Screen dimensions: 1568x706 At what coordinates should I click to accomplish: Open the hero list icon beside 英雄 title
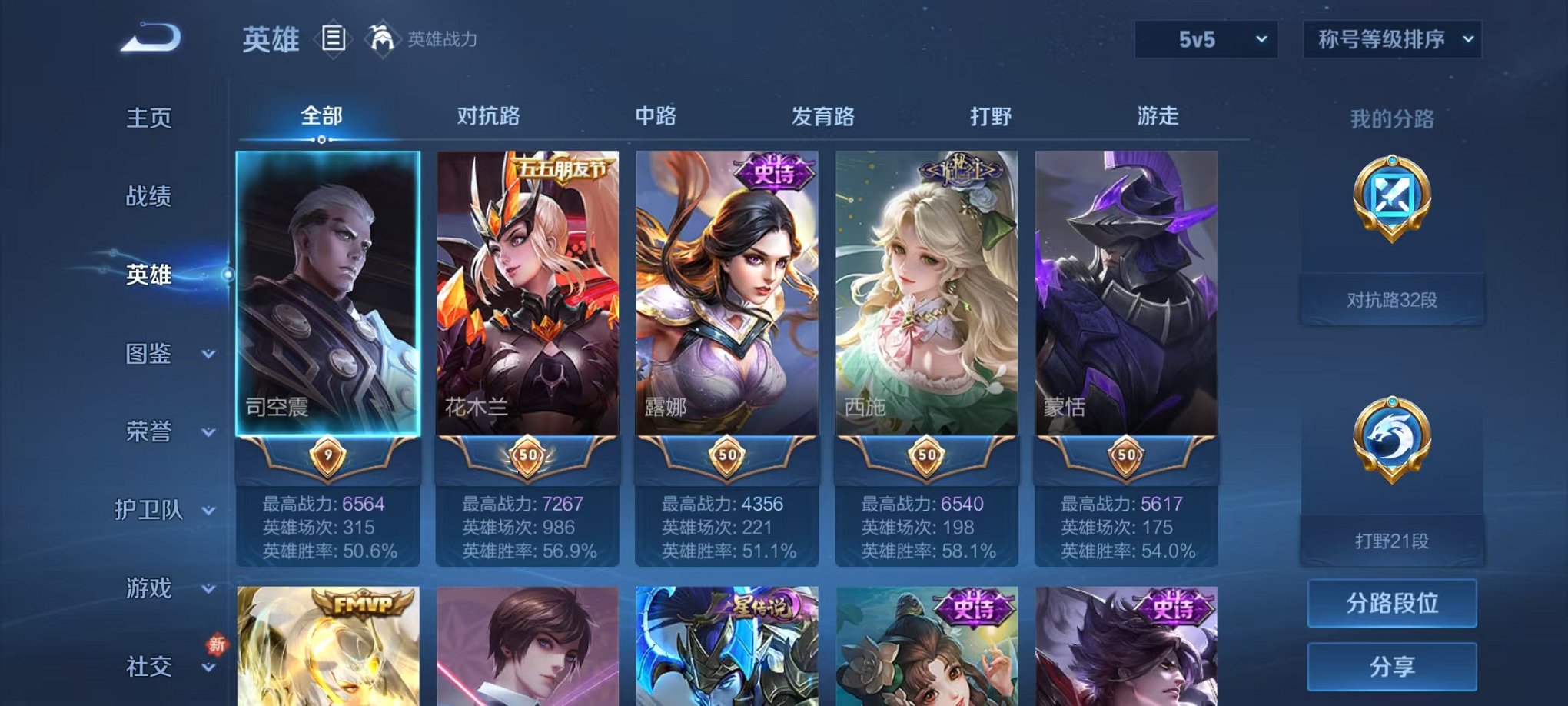click(x=334, y=38)
